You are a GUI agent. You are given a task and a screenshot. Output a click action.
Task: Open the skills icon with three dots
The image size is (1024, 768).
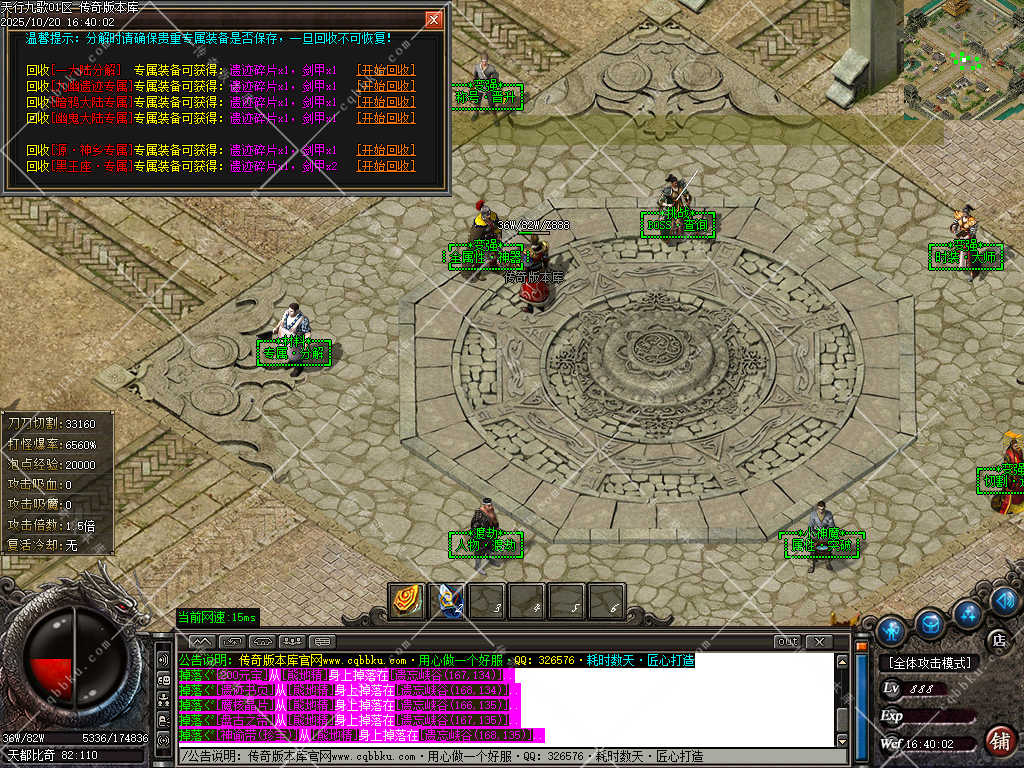pyautogui.click(x=967, y=611)
